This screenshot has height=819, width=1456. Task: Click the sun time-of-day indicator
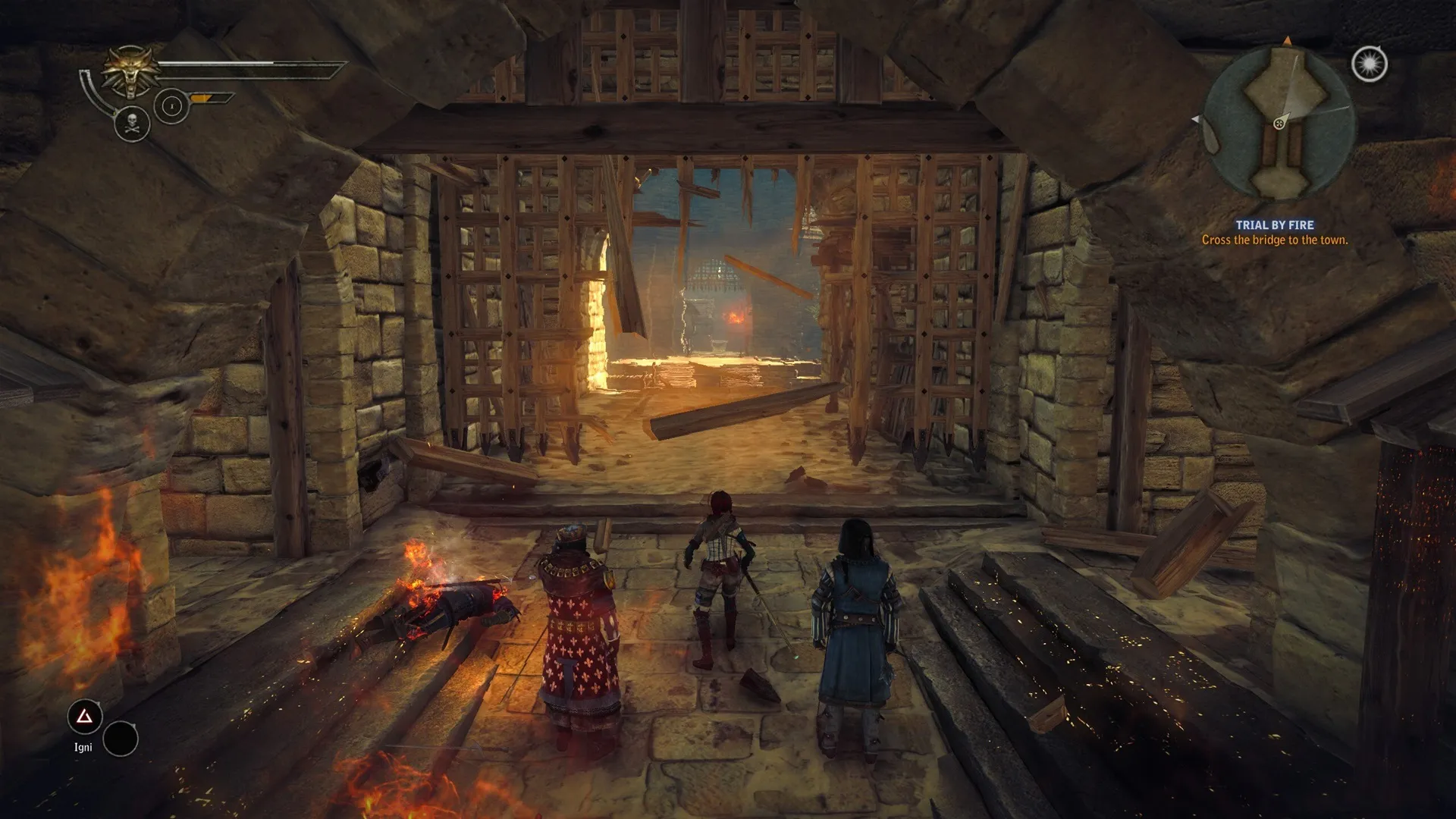tap(1369, 64)
